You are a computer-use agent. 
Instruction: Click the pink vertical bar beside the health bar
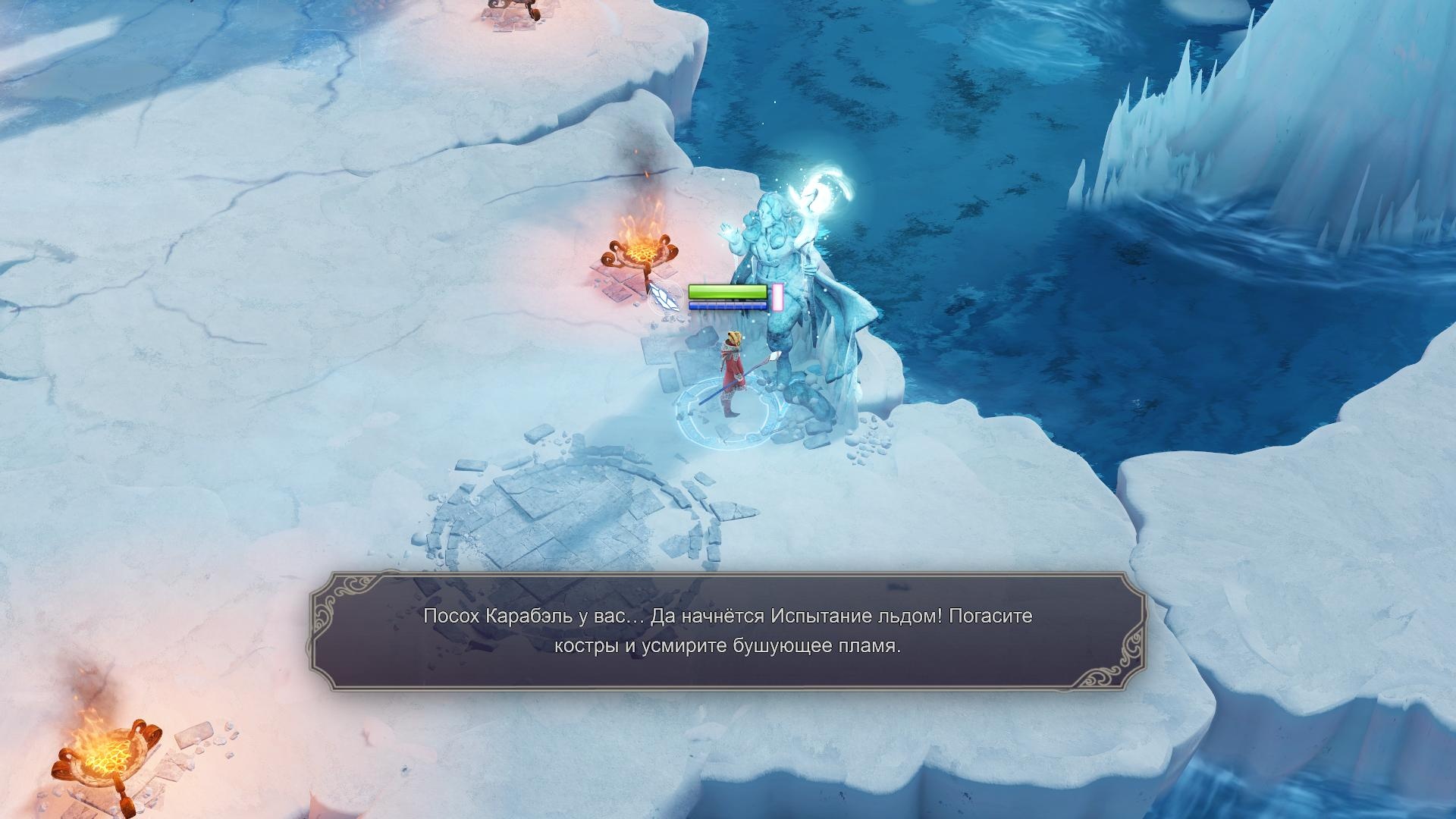(775, 296)
